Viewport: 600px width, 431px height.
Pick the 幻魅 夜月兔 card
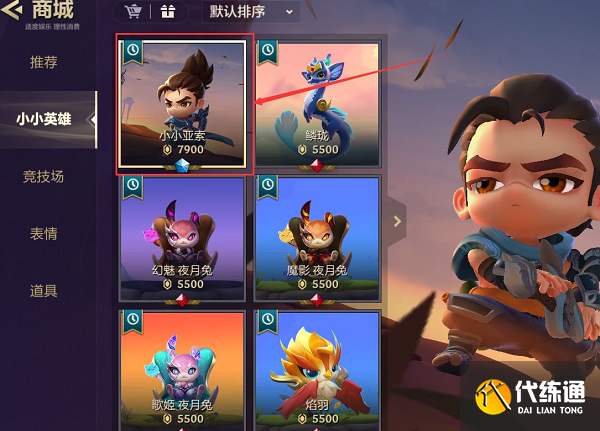[x=182, y=238]
